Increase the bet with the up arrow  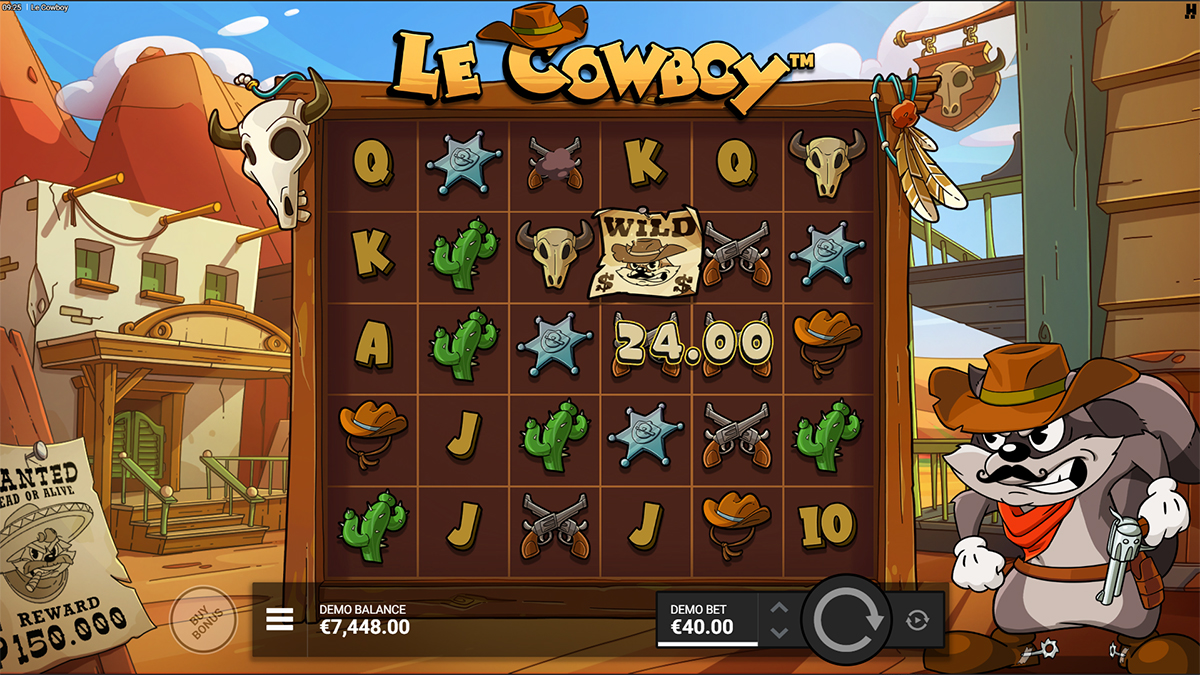click(780, 608)
